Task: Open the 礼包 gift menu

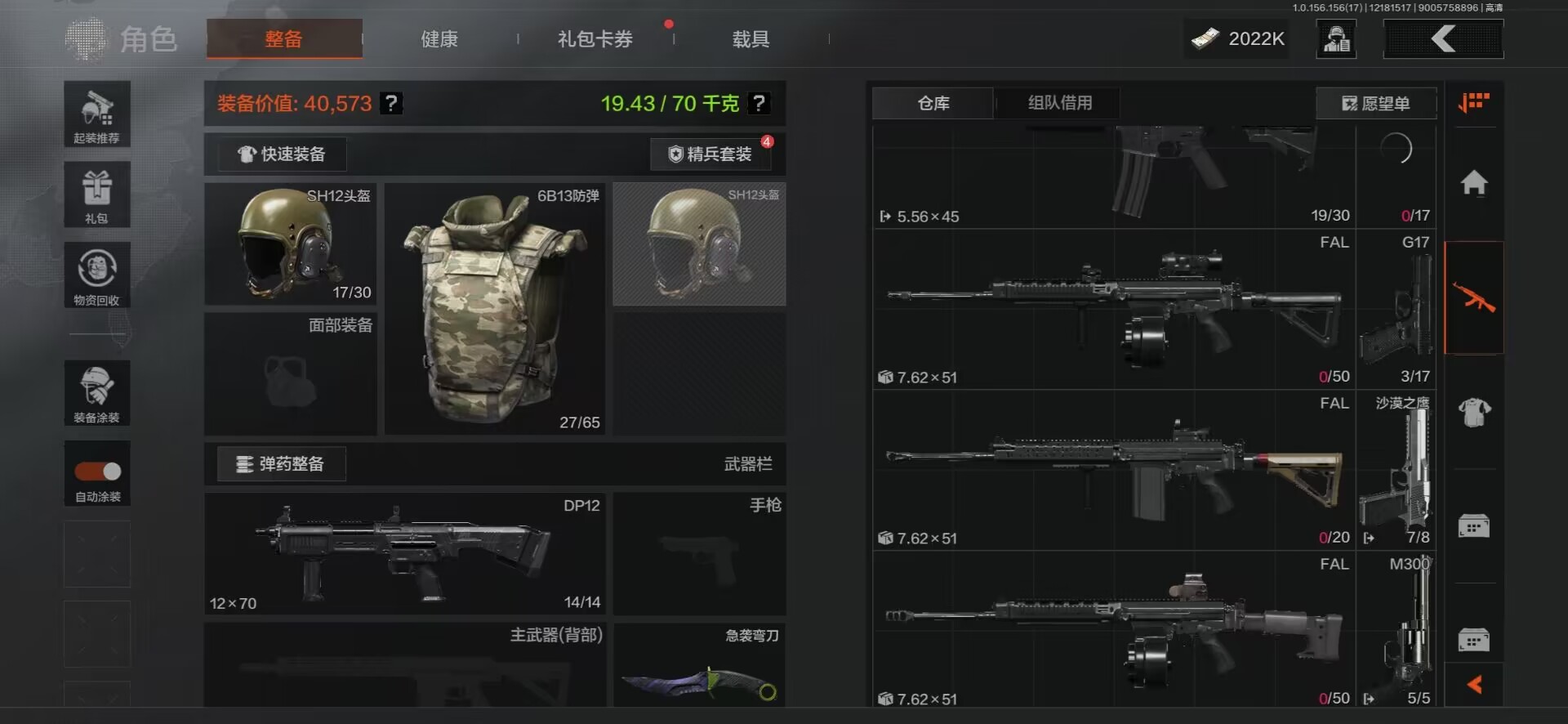Action: pyautogui.click(x=97, y=194)
